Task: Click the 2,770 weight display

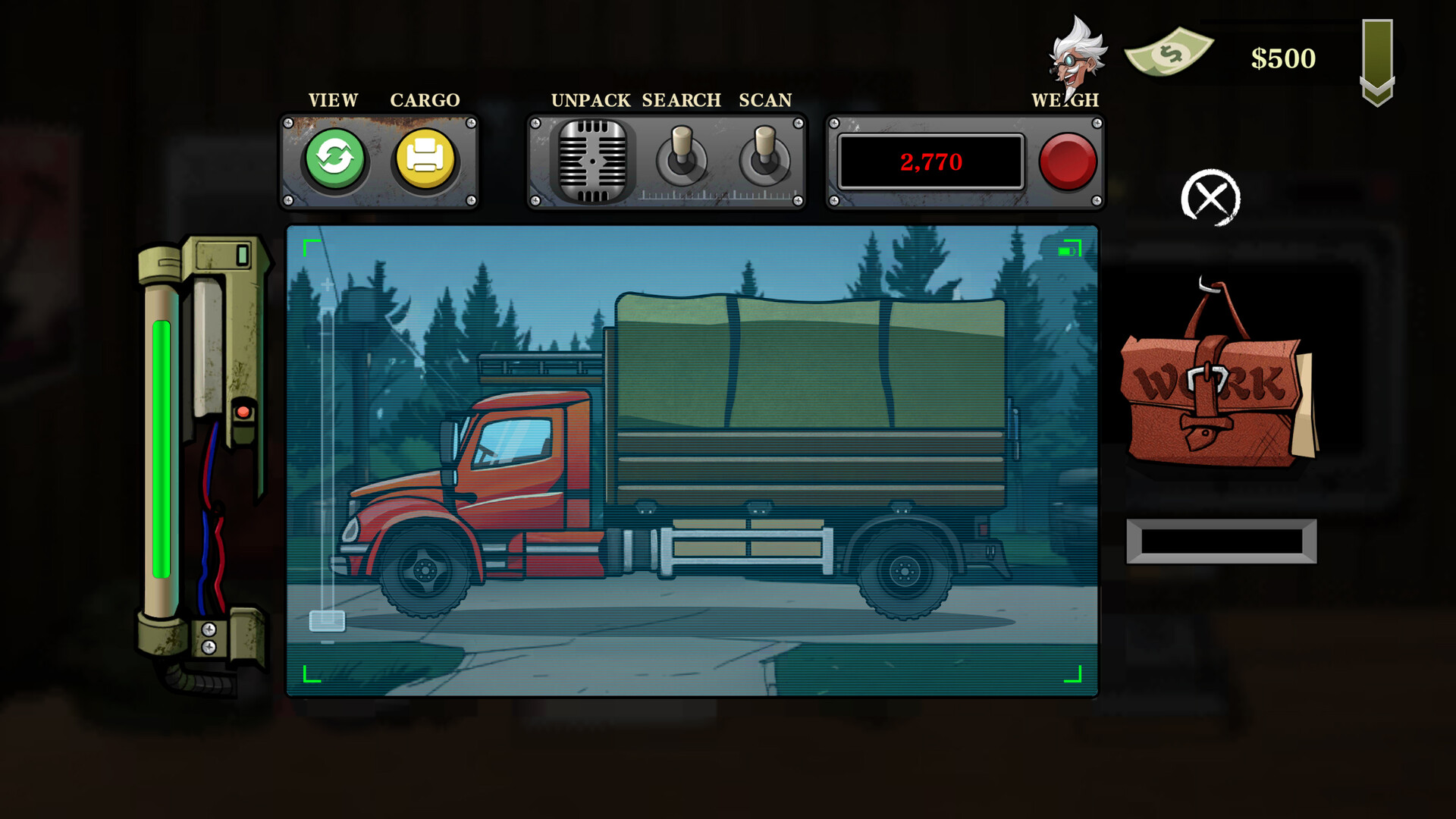Action: 930,161
